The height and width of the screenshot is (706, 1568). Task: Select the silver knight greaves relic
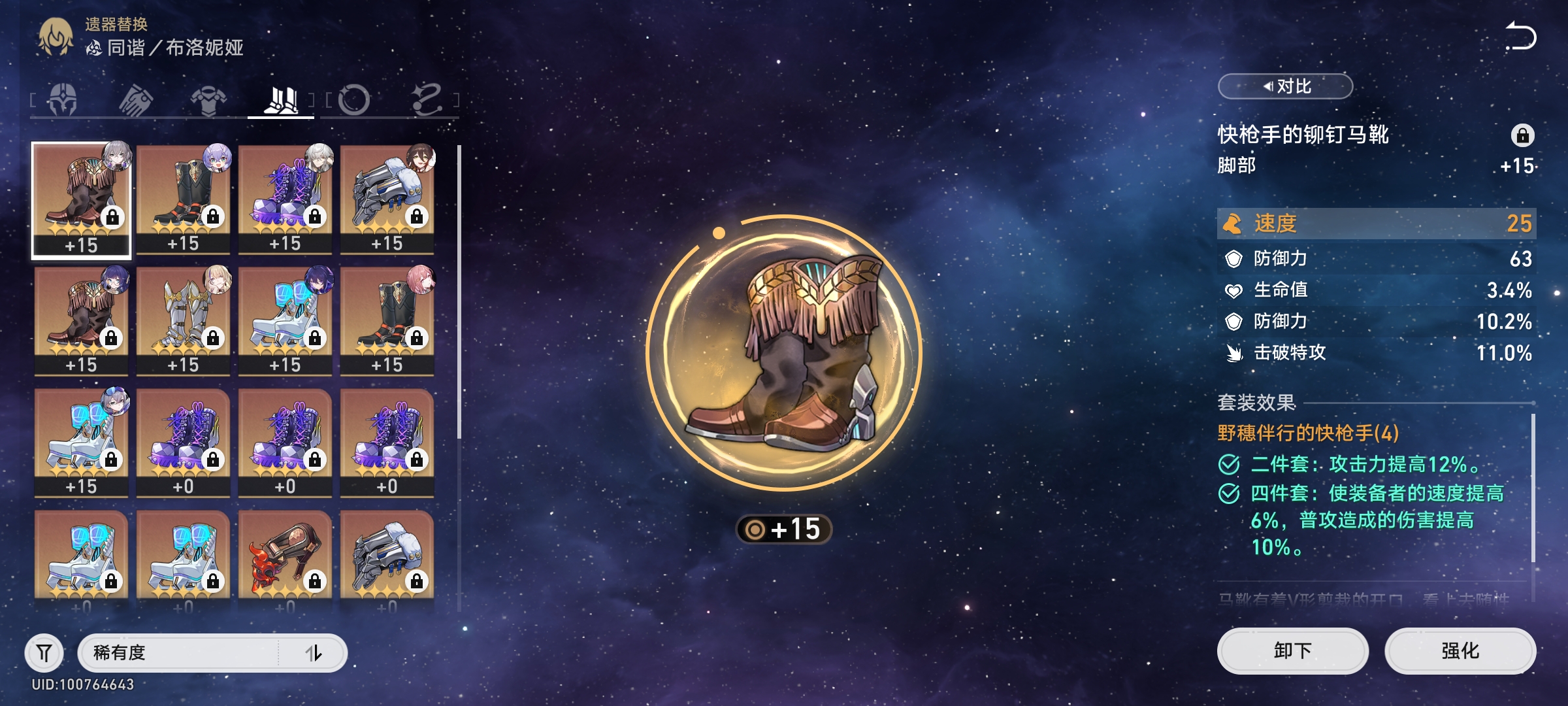point(183,320)
